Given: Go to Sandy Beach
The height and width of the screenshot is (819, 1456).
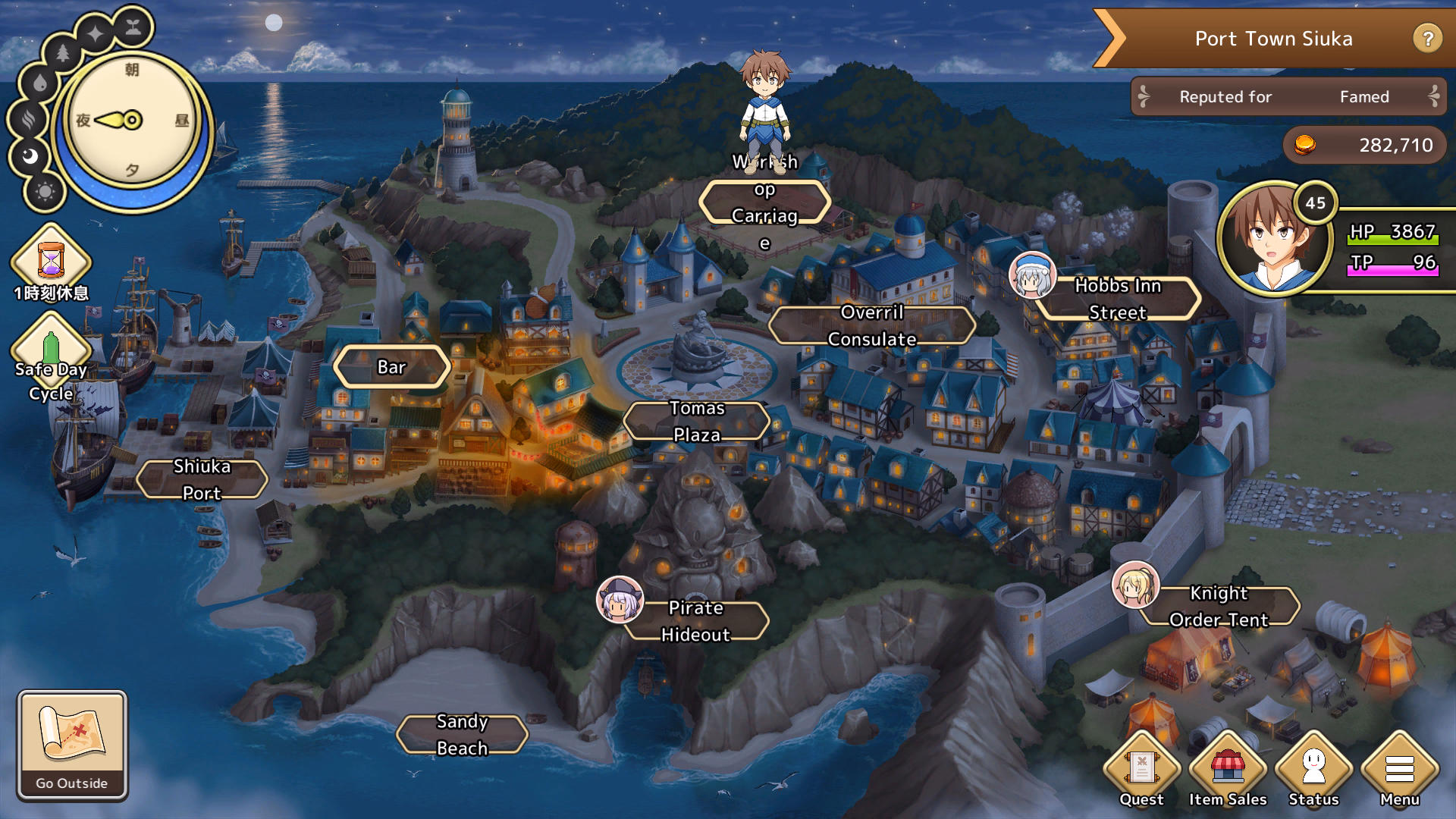Looking at the screenshot, I should 462,734.
